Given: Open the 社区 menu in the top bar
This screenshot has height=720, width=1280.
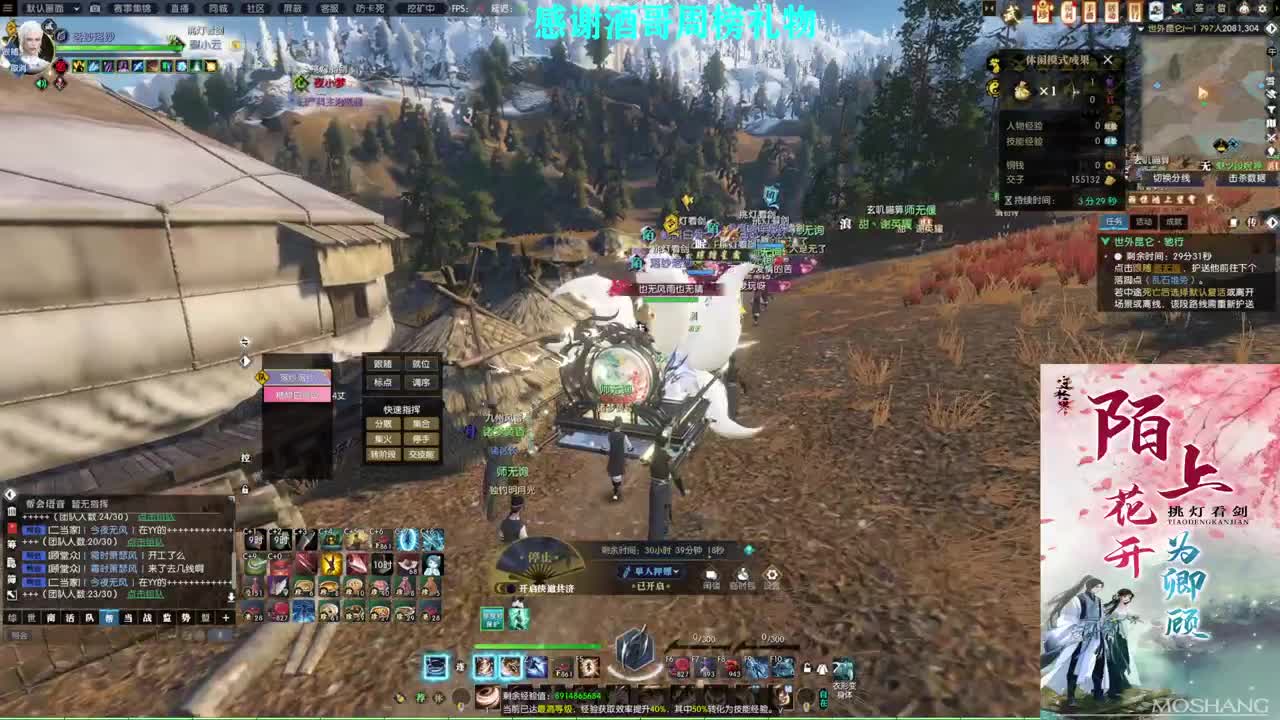Looking at the screenshot, I should click(254, 8).
